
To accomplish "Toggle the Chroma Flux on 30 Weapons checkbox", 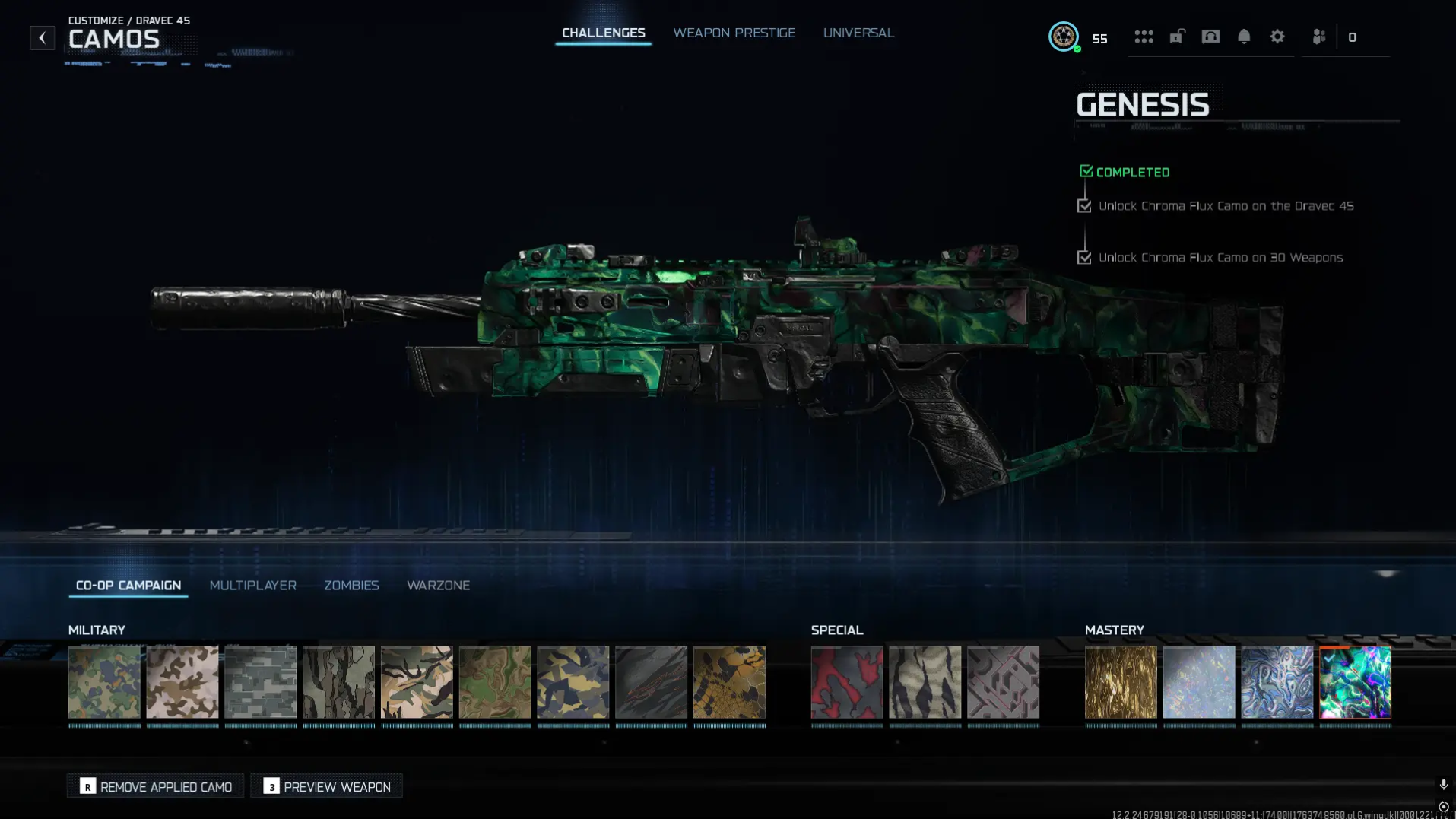I will coord(1084,257).
